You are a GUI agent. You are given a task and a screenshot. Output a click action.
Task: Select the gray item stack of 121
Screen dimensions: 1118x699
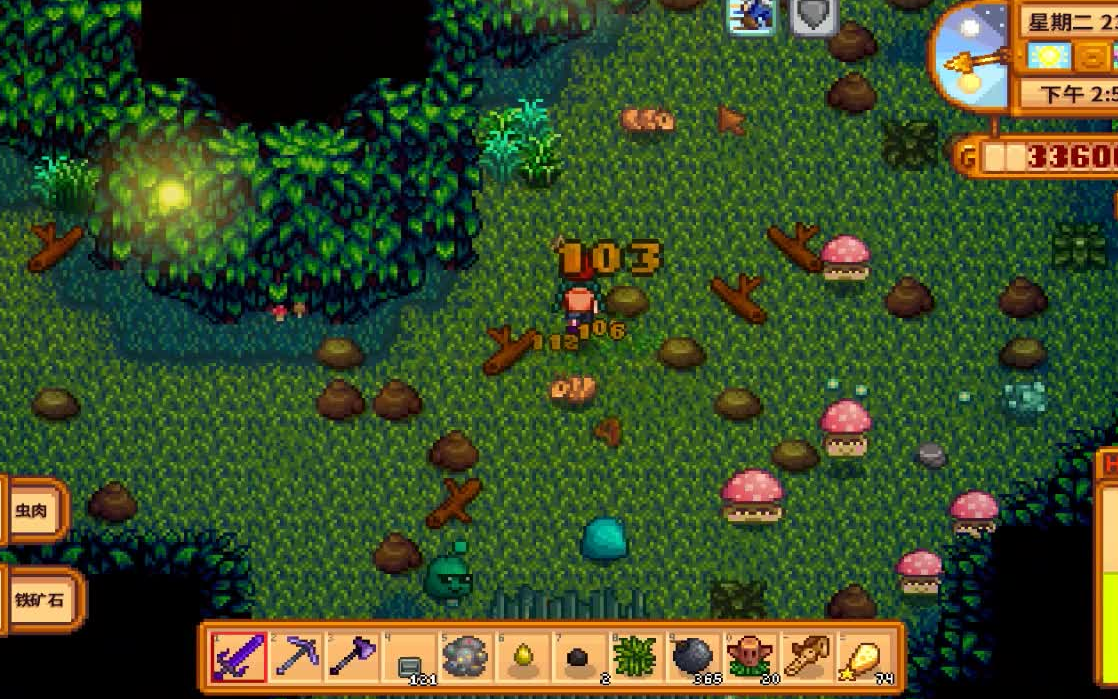click(409, 657)
